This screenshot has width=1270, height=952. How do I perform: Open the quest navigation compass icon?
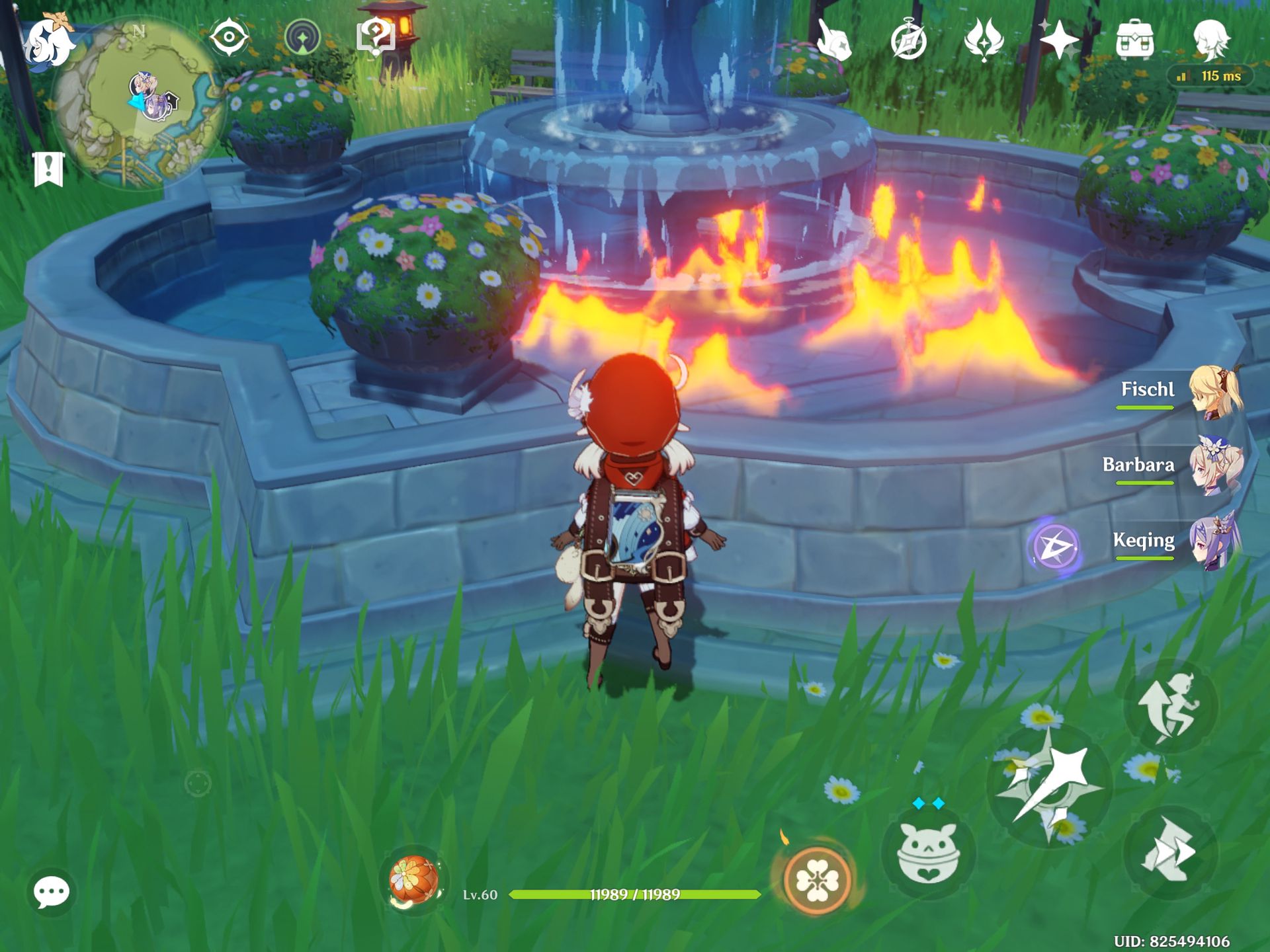[x=302, y=37]
